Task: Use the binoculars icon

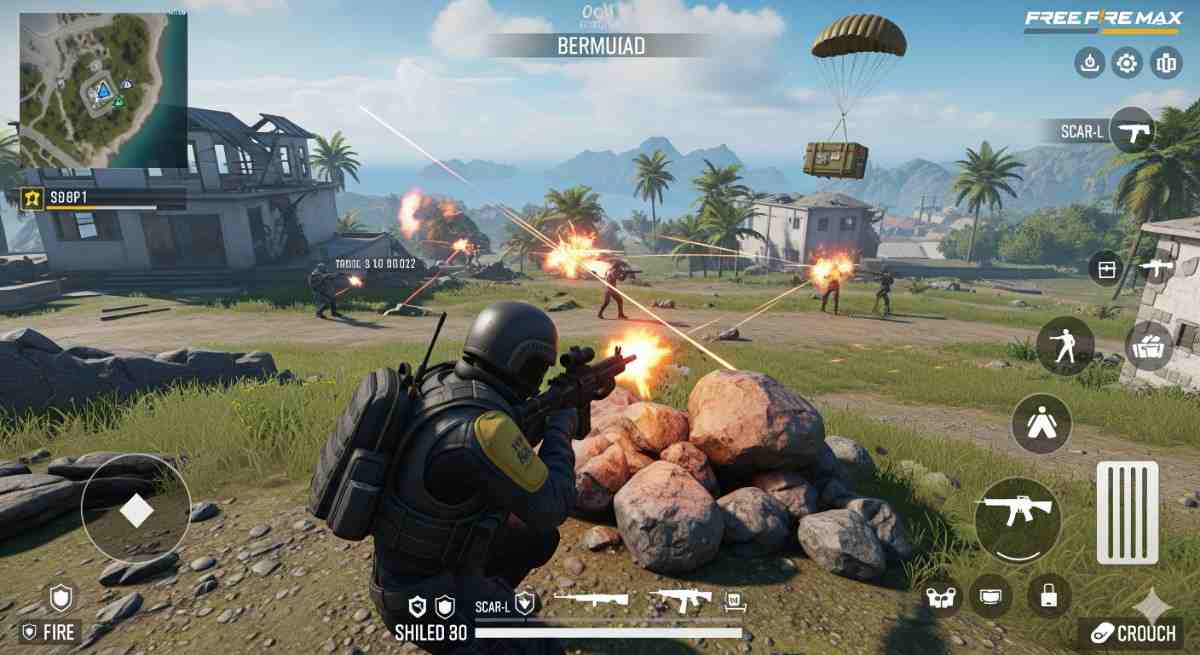Action: [x=943, y=597]
